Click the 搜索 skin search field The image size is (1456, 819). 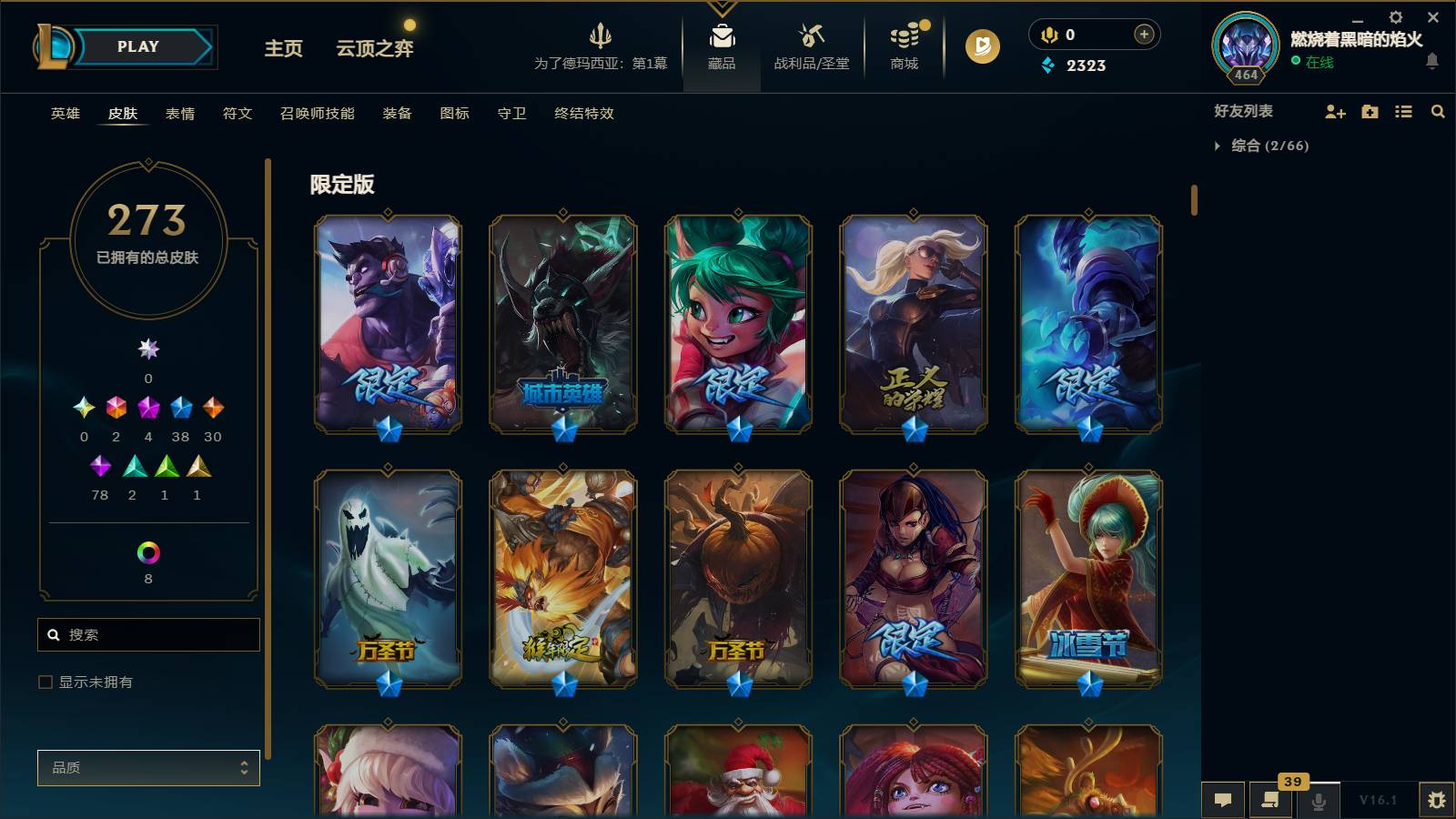148,634
